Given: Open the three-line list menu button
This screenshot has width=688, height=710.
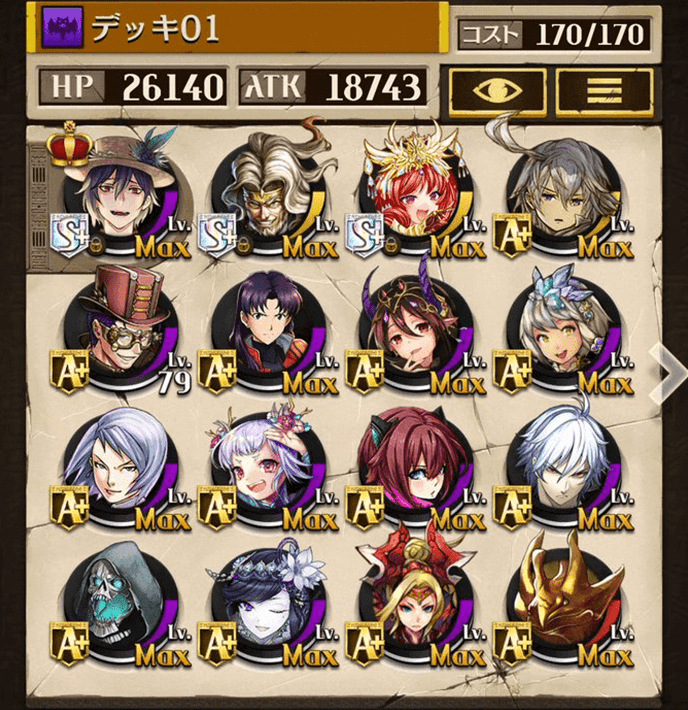Looking at the screenshot, I should coord(604,89).
